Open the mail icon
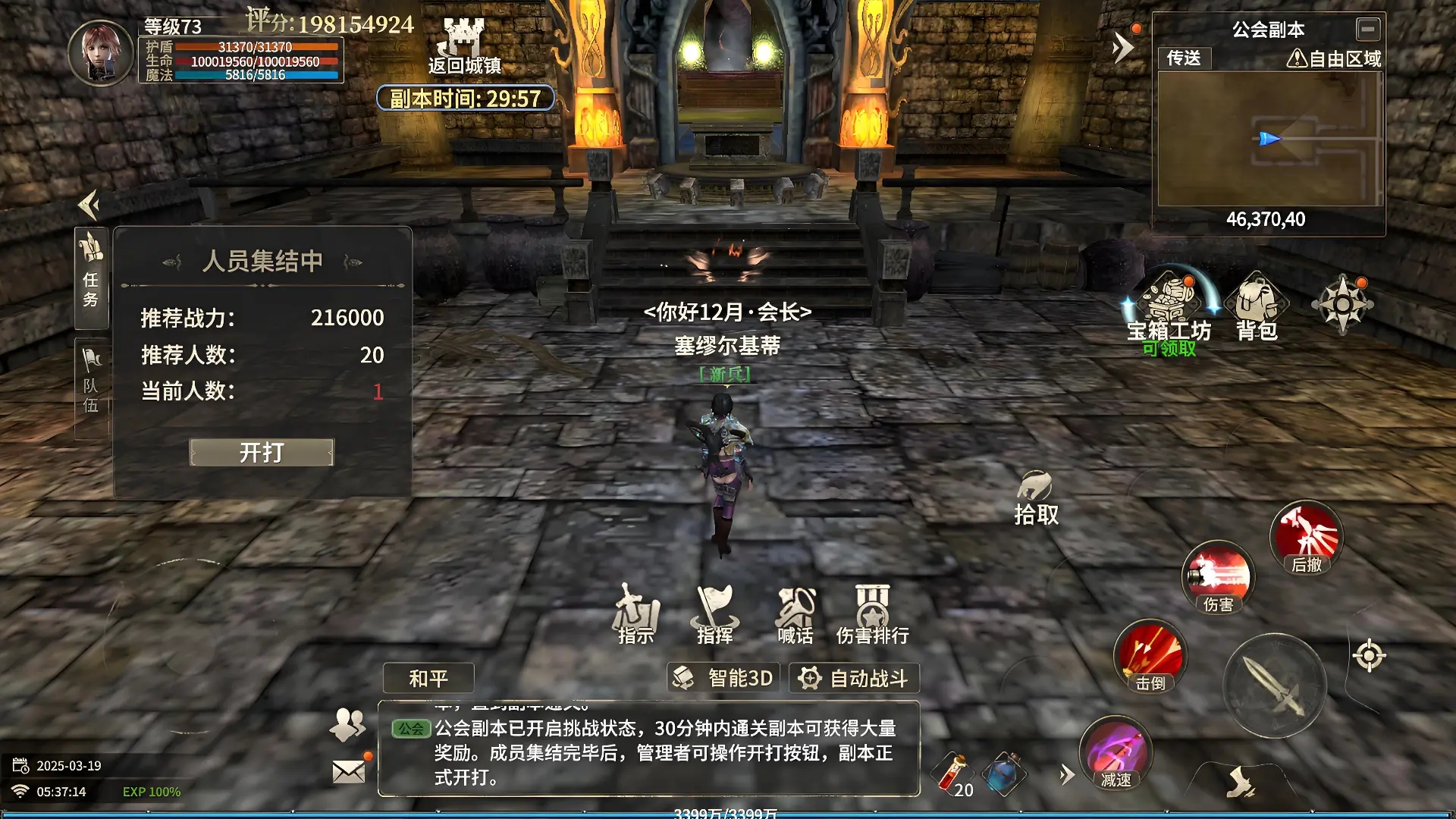 (349, 772)
